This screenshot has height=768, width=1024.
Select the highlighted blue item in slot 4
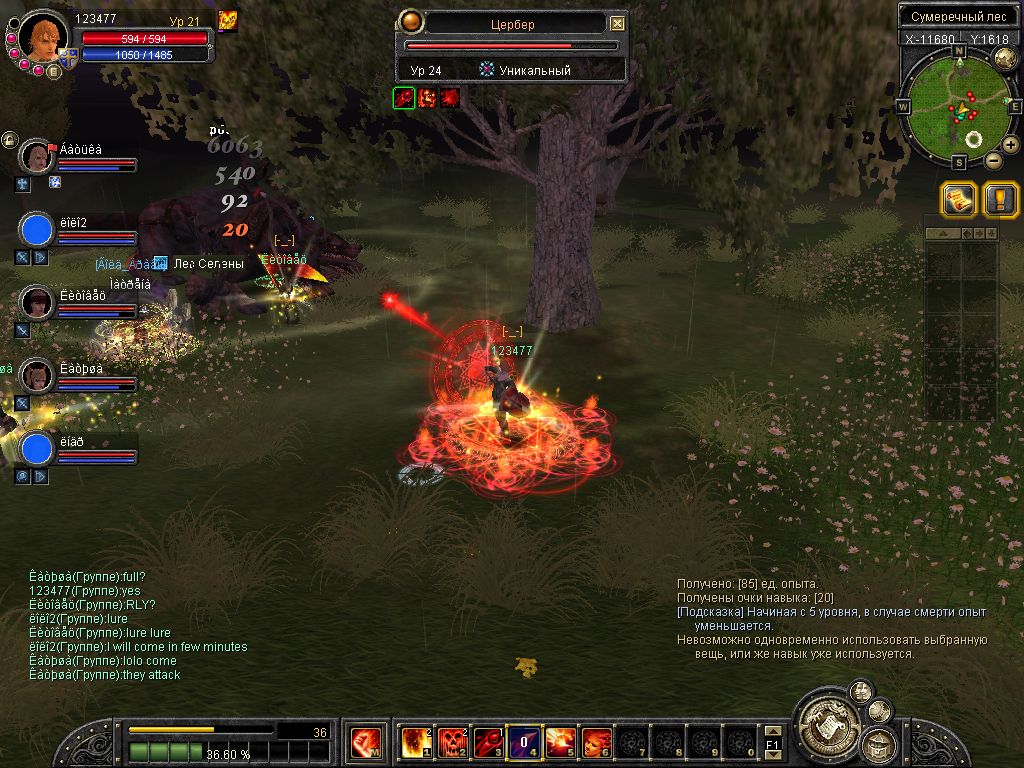524,743
